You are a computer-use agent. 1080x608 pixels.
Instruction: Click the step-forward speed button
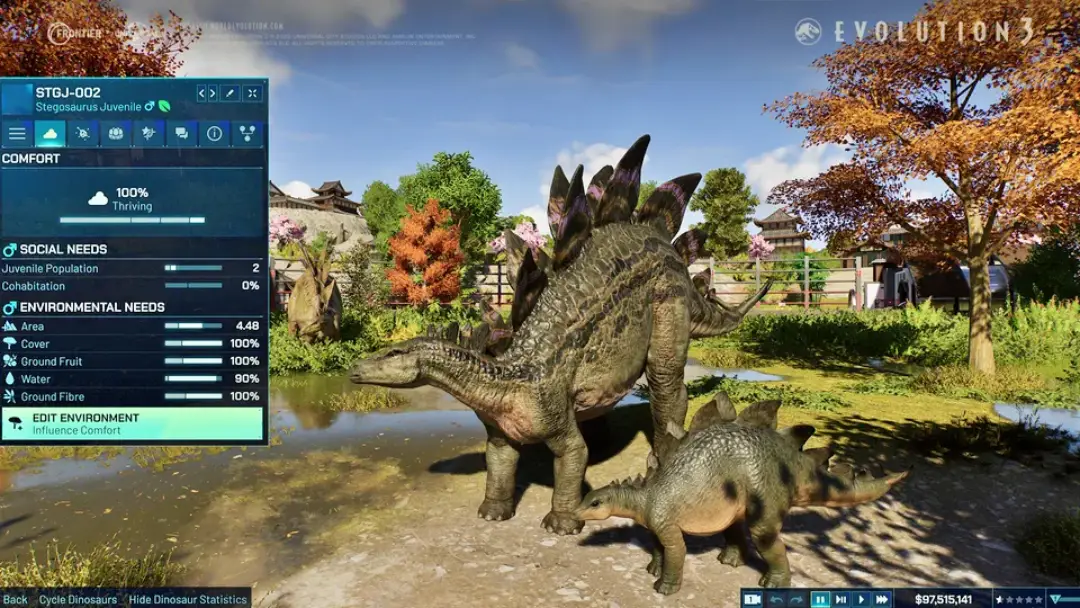coord(841,599)
